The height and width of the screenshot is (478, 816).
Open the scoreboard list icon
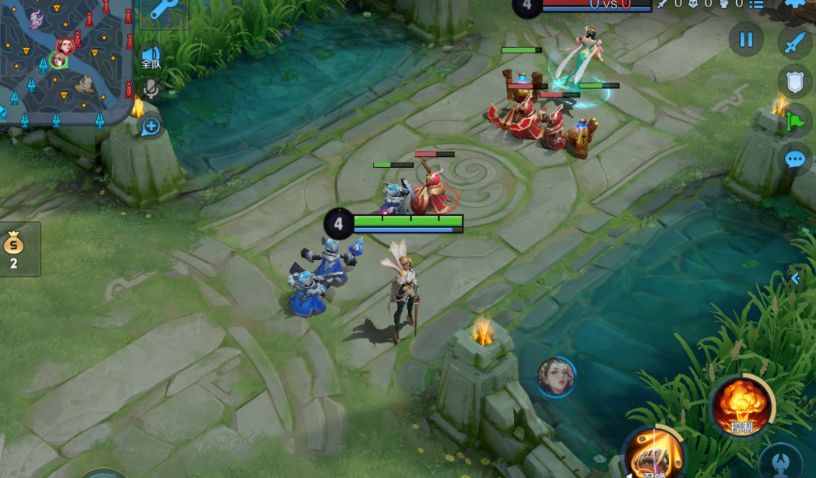(757, 4)
